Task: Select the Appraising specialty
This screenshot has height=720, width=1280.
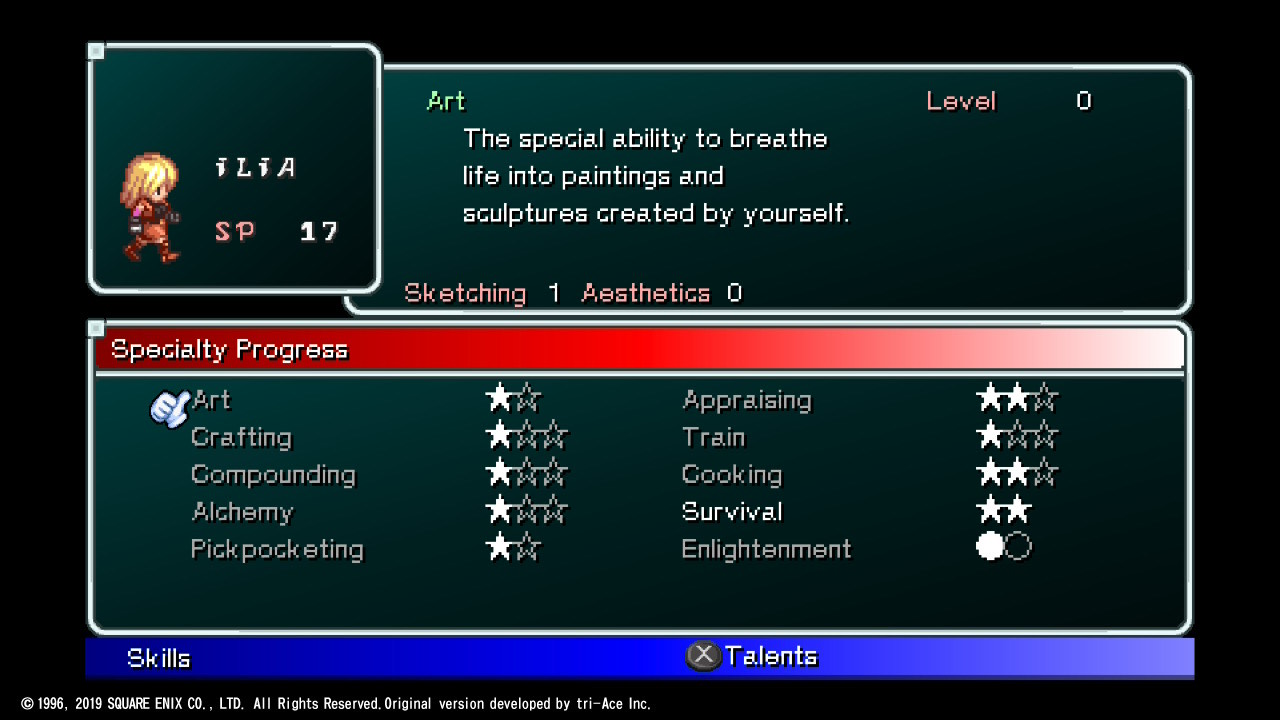Action: coord(746,400)
